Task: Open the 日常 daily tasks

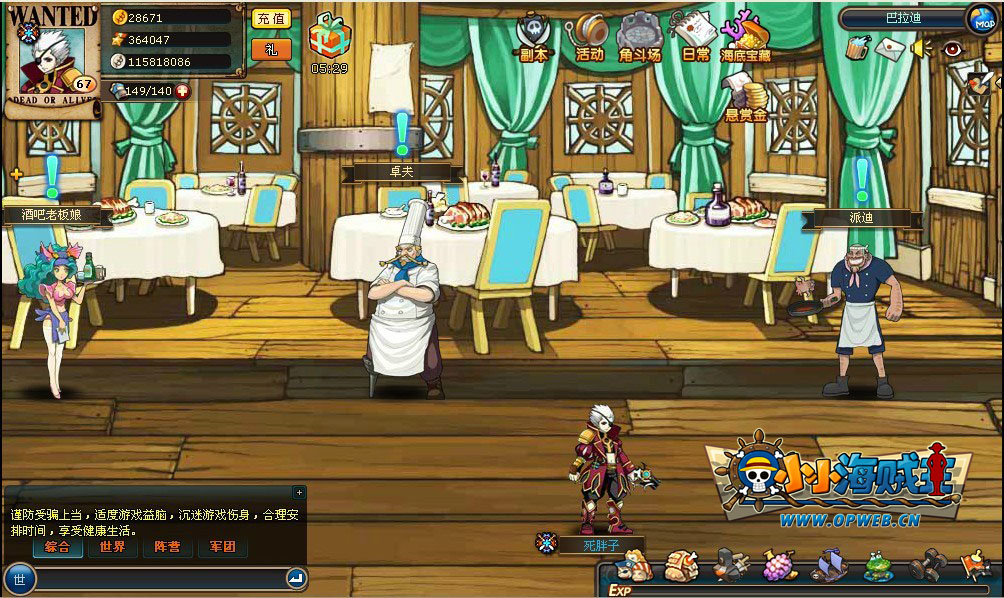Action: click(695, 36)
